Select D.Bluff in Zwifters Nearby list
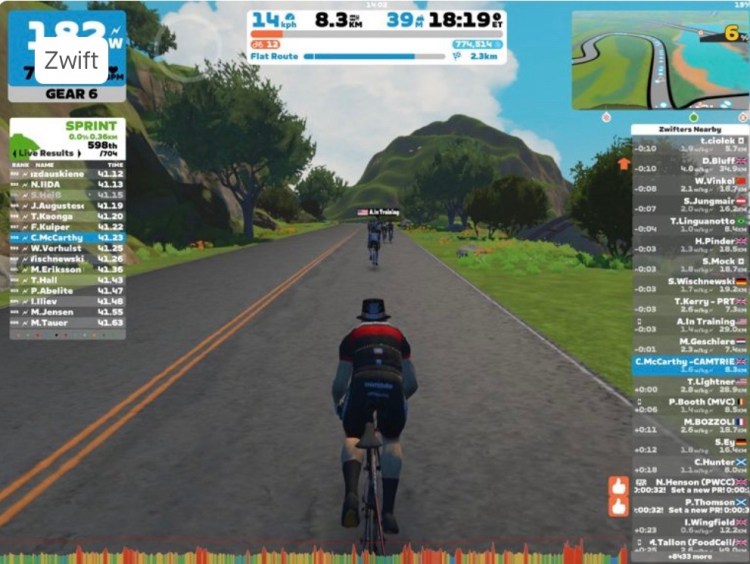This screenshot has width=750, height=564. click(x=690, y=165)
